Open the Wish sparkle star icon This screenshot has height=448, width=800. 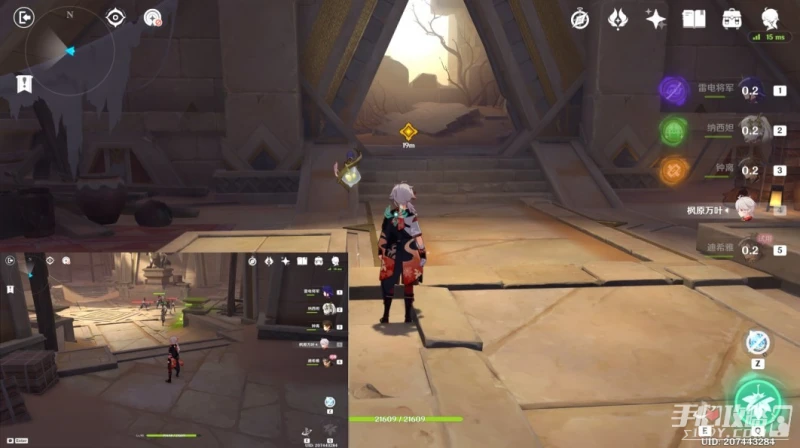[655, 18]
